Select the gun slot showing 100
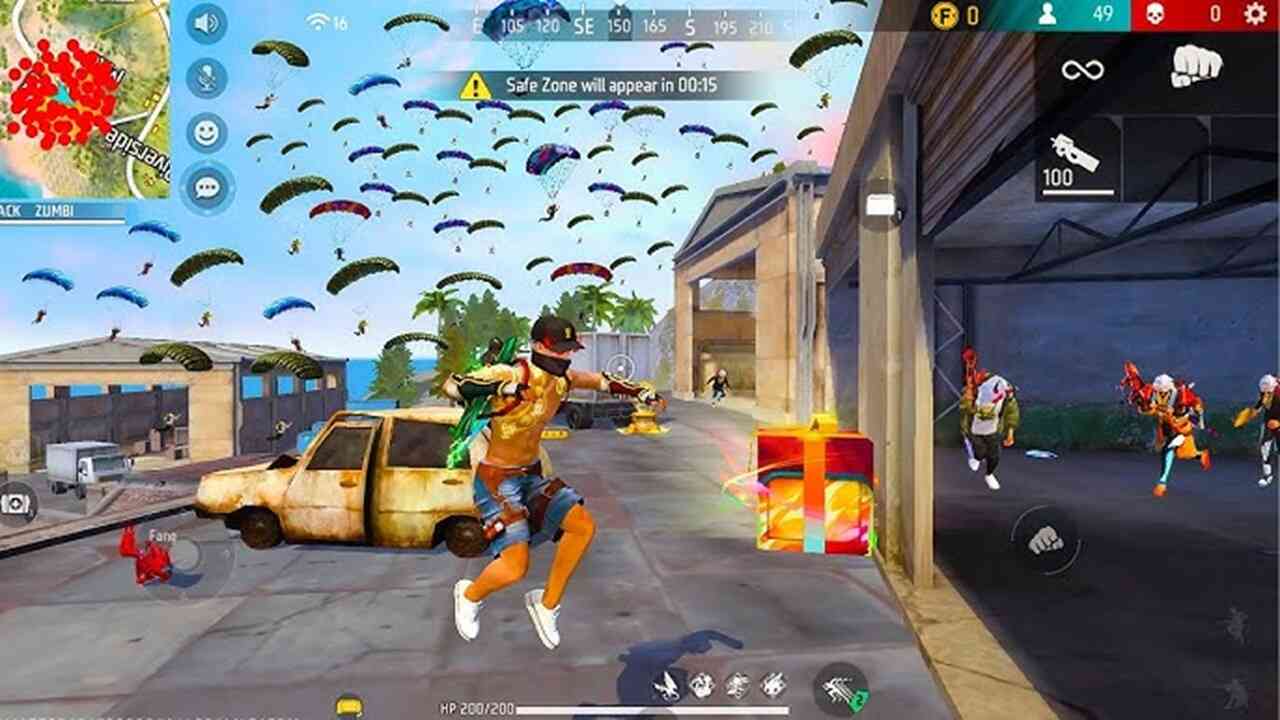Image resolution: width=1280 pixels, height=720 pixels. pyautogui.click(x=1077, y=160)
